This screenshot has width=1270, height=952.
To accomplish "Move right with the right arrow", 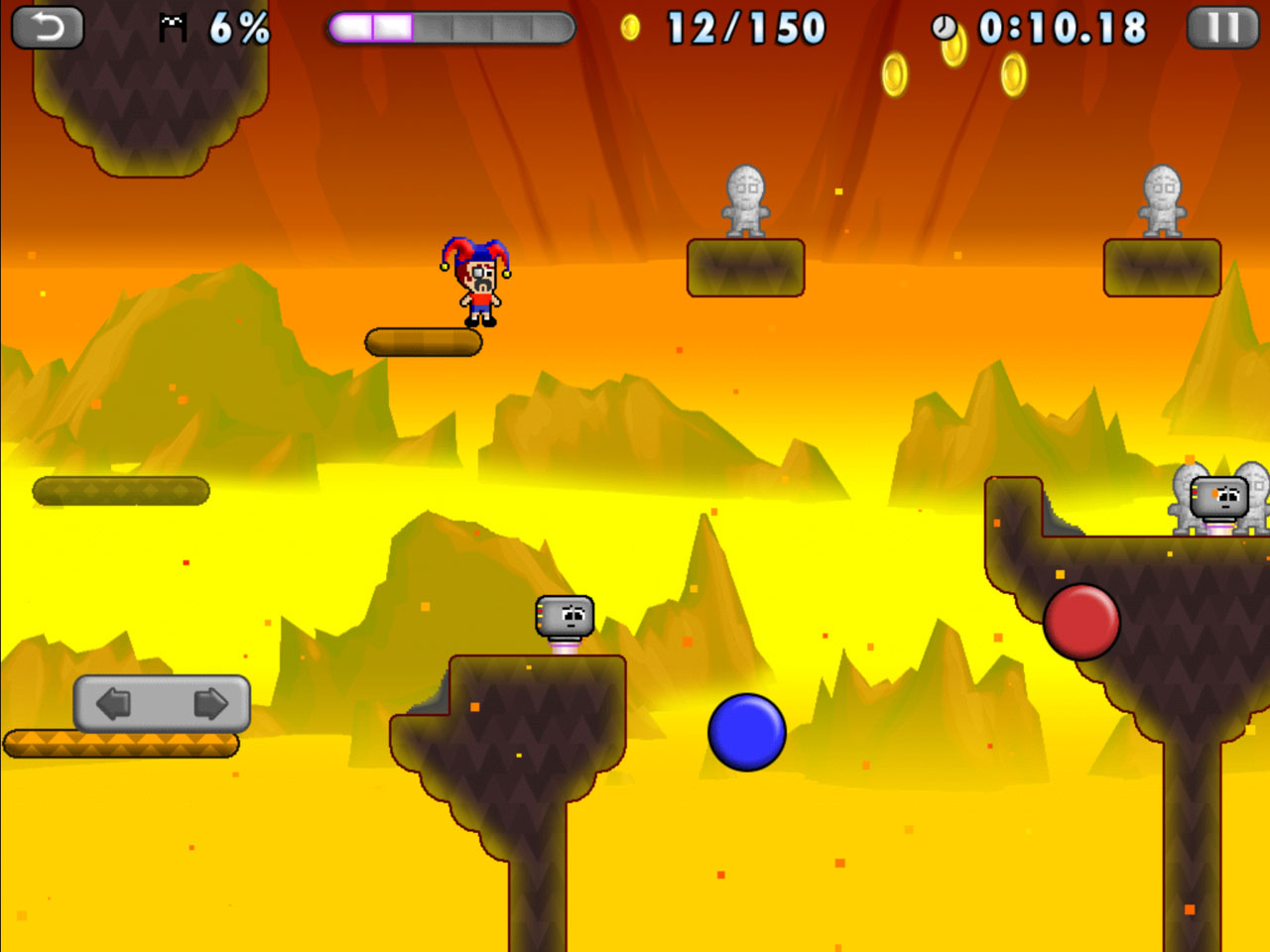I will [209, 704].
